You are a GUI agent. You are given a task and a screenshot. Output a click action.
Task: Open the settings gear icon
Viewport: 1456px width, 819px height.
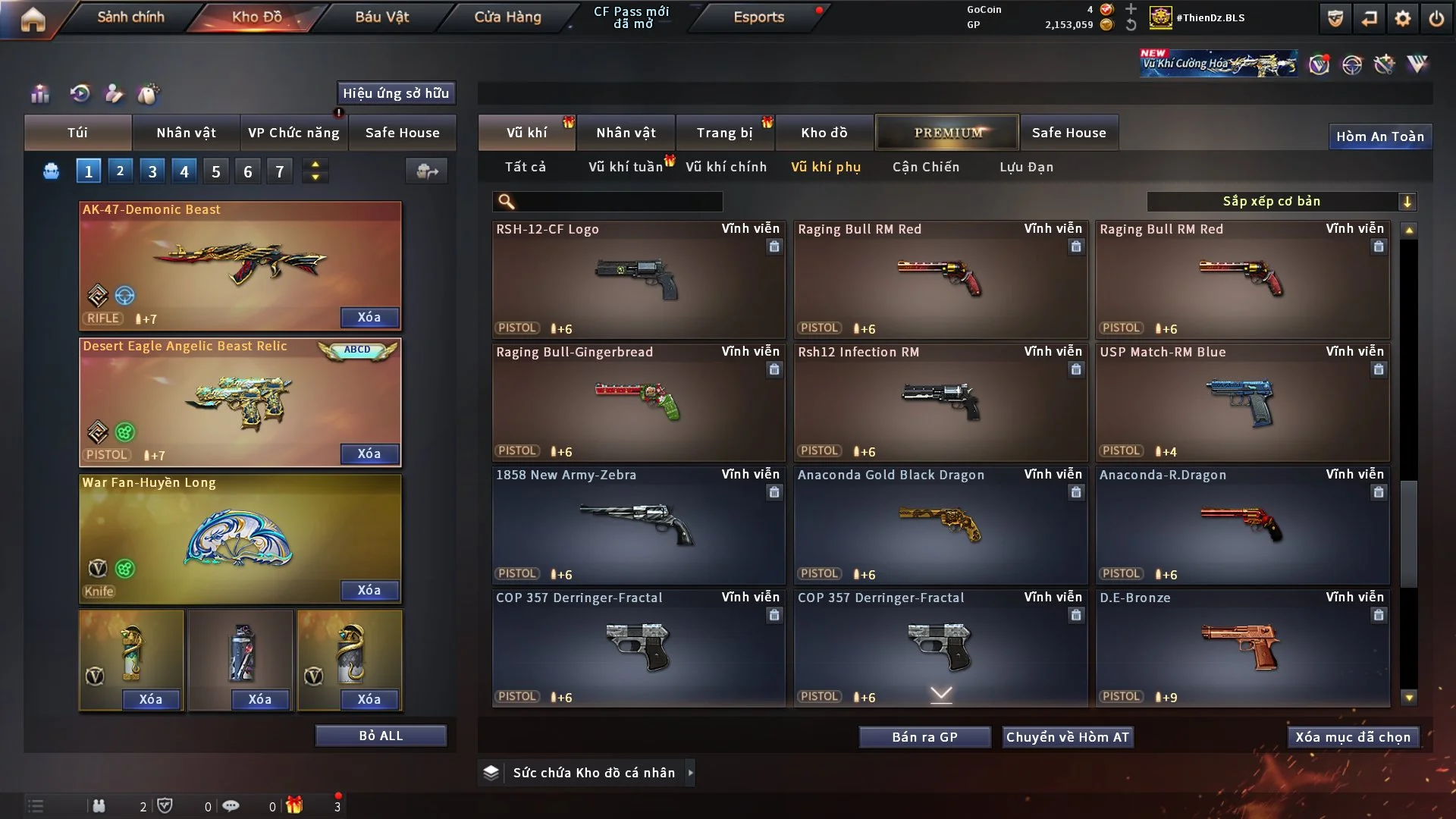(x=1402, y=18)
